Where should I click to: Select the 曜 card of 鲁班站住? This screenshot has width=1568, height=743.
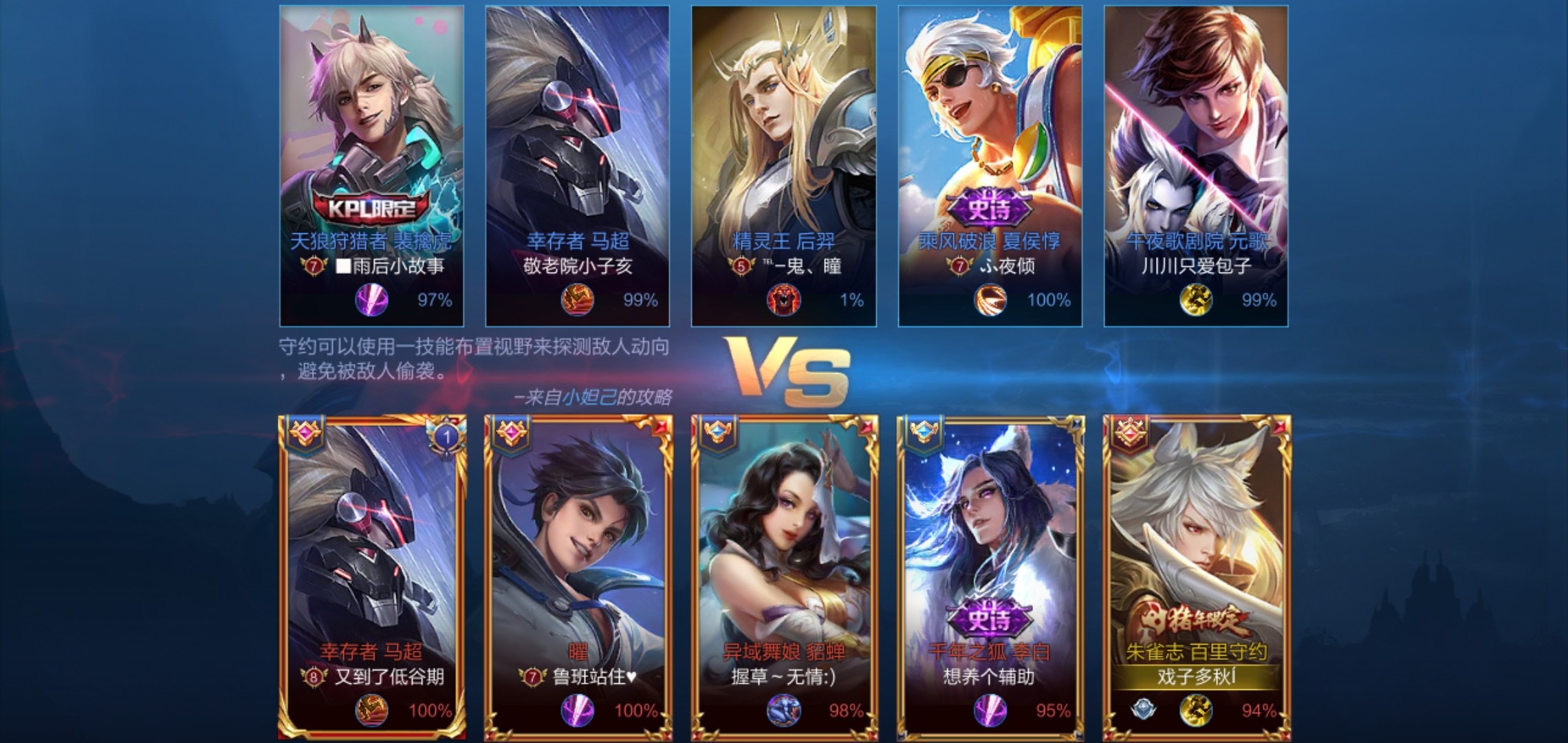click(578, 577)
